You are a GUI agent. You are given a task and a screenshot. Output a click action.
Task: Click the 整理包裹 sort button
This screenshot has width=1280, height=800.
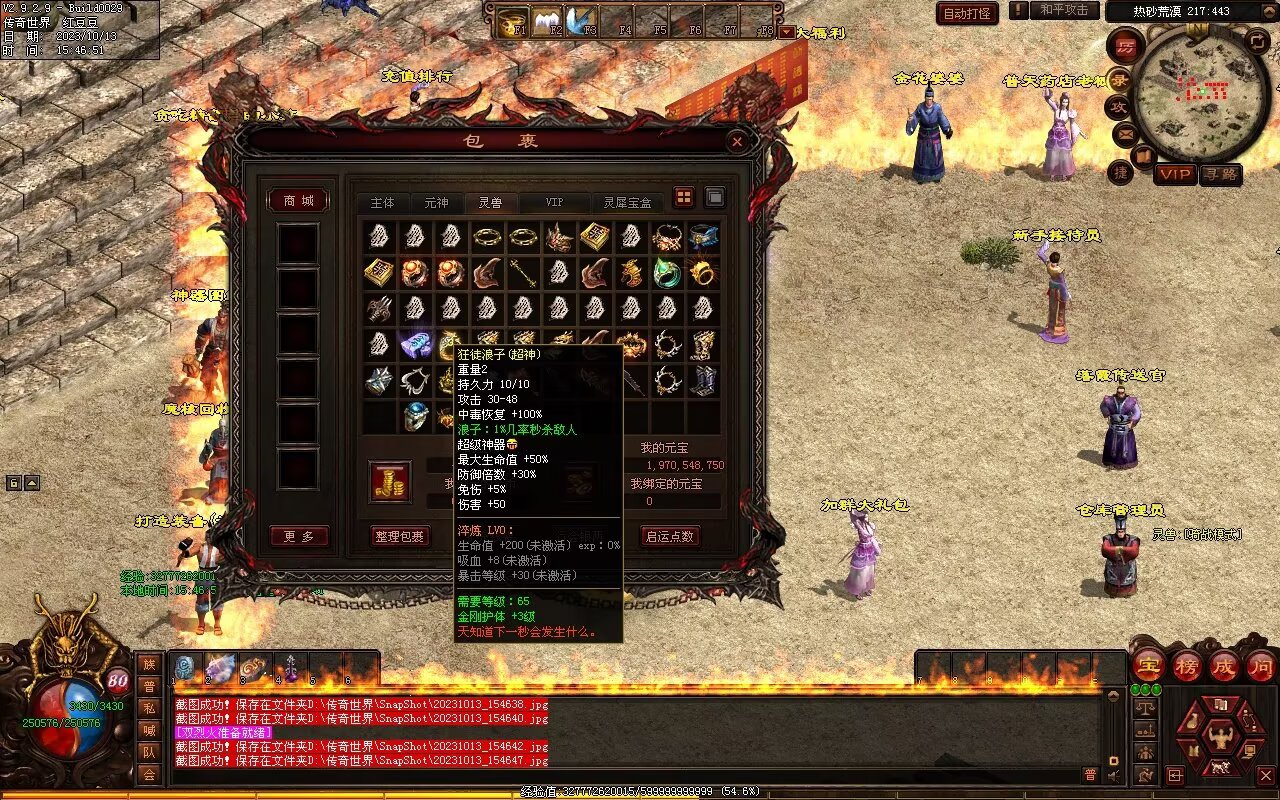tap(400, 536)
